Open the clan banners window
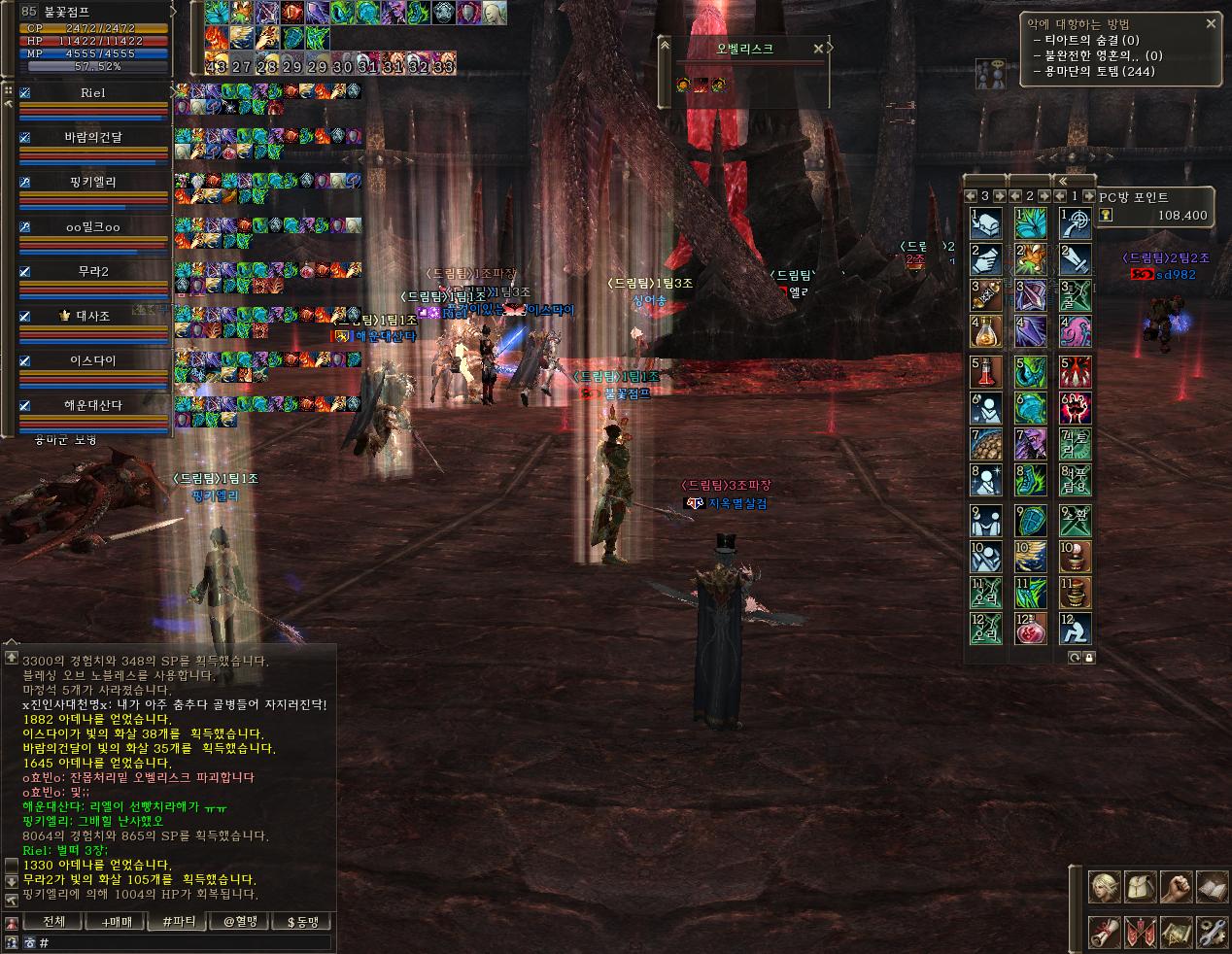1232x954 pixels. [1139, 931]
